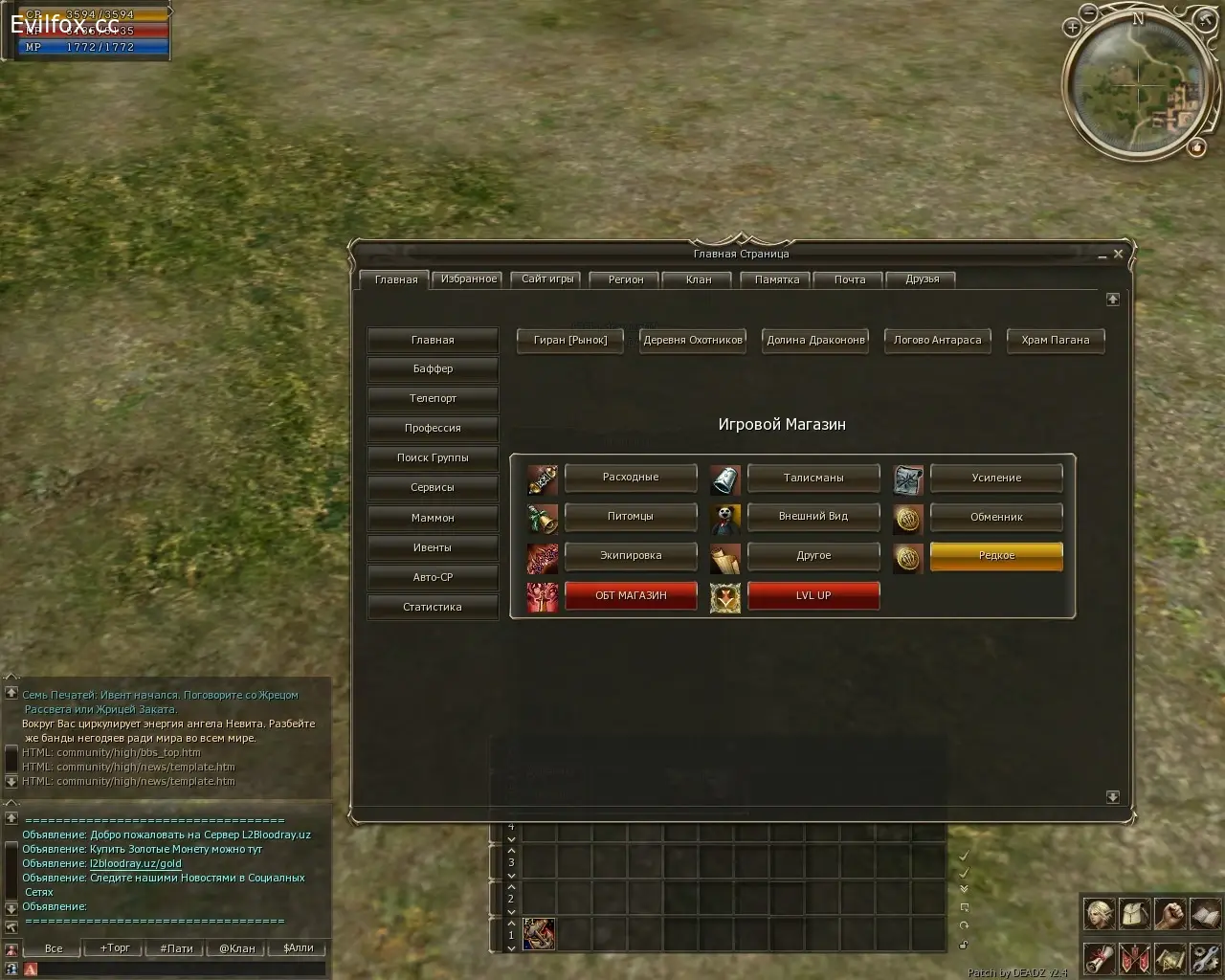Select the @Клан chat channel
The height and width of the screenshot is (980, 1225).
click(x=234, y=947)
